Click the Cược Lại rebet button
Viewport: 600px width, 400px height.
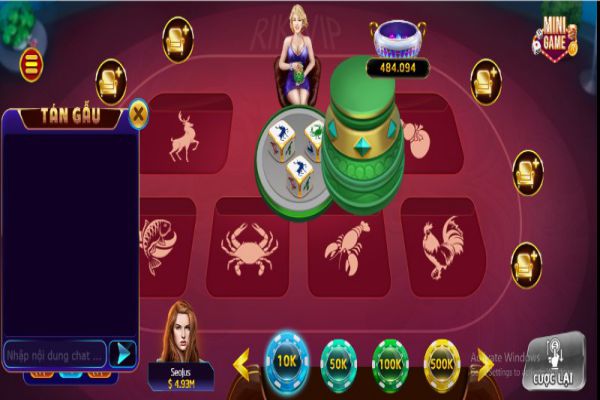[554, 363]
